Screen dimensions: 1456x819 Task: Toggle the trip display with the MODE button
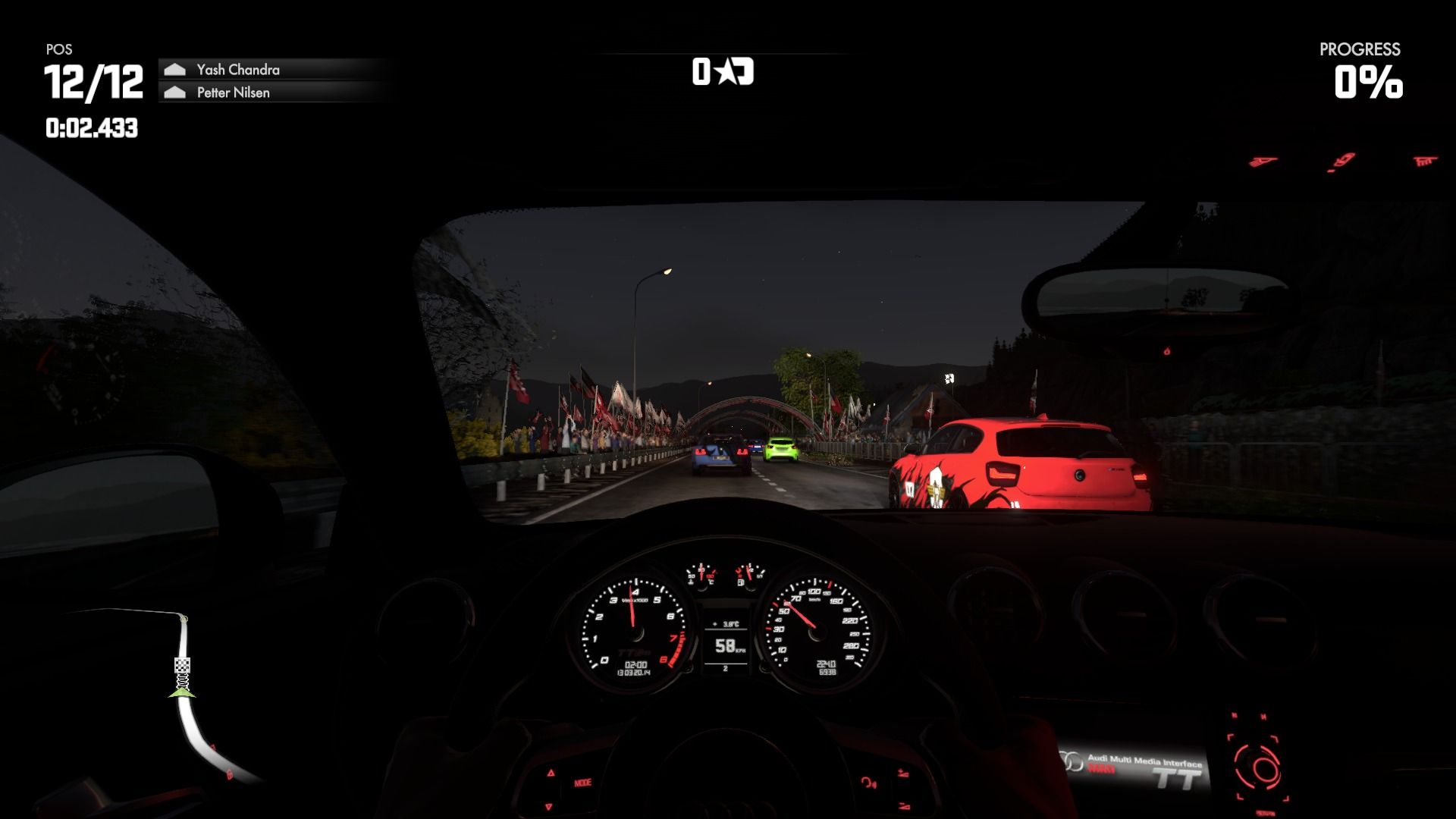[582, 783]
